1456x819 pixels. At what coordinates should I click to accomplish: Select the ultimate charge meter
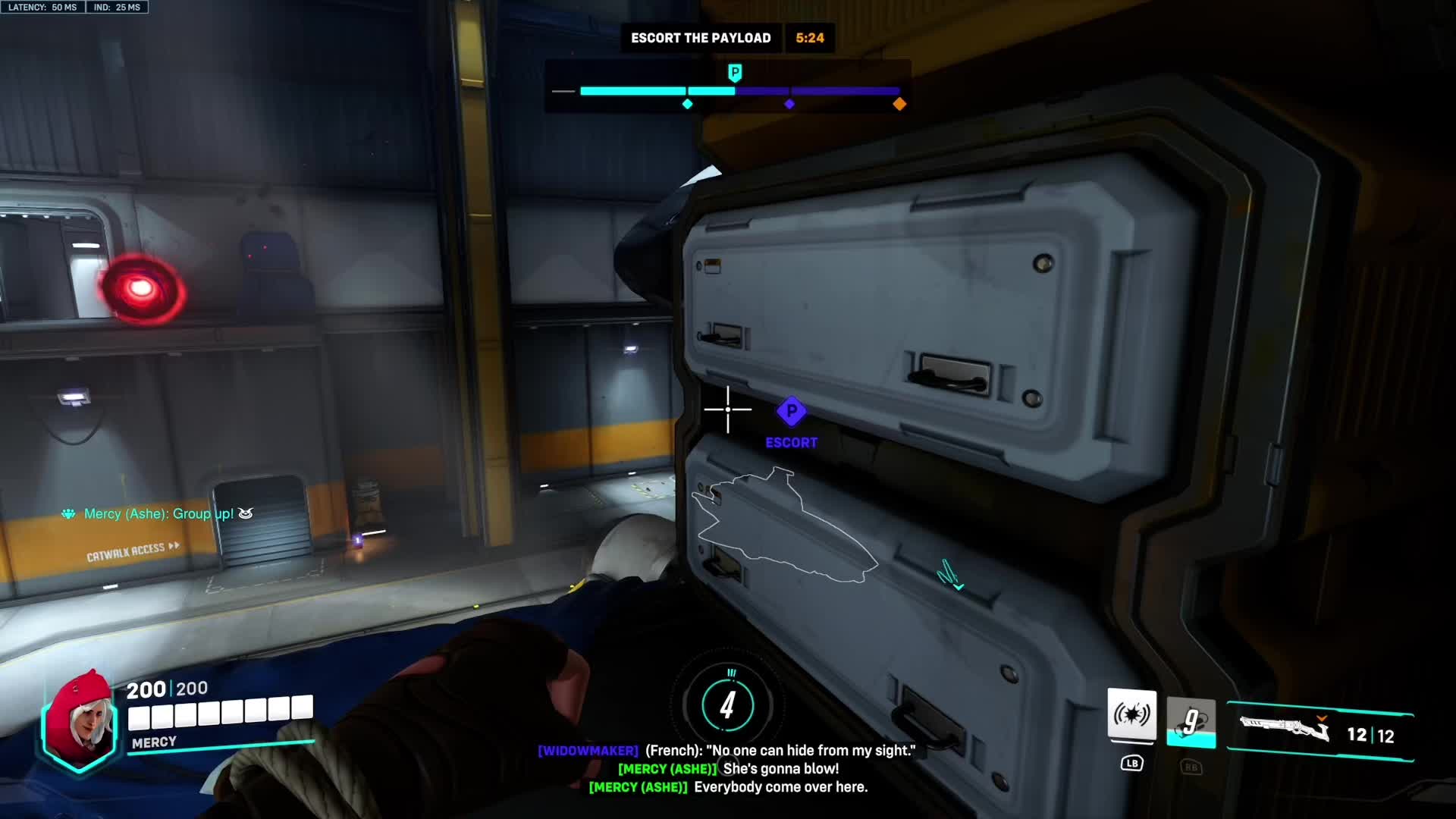727,705
